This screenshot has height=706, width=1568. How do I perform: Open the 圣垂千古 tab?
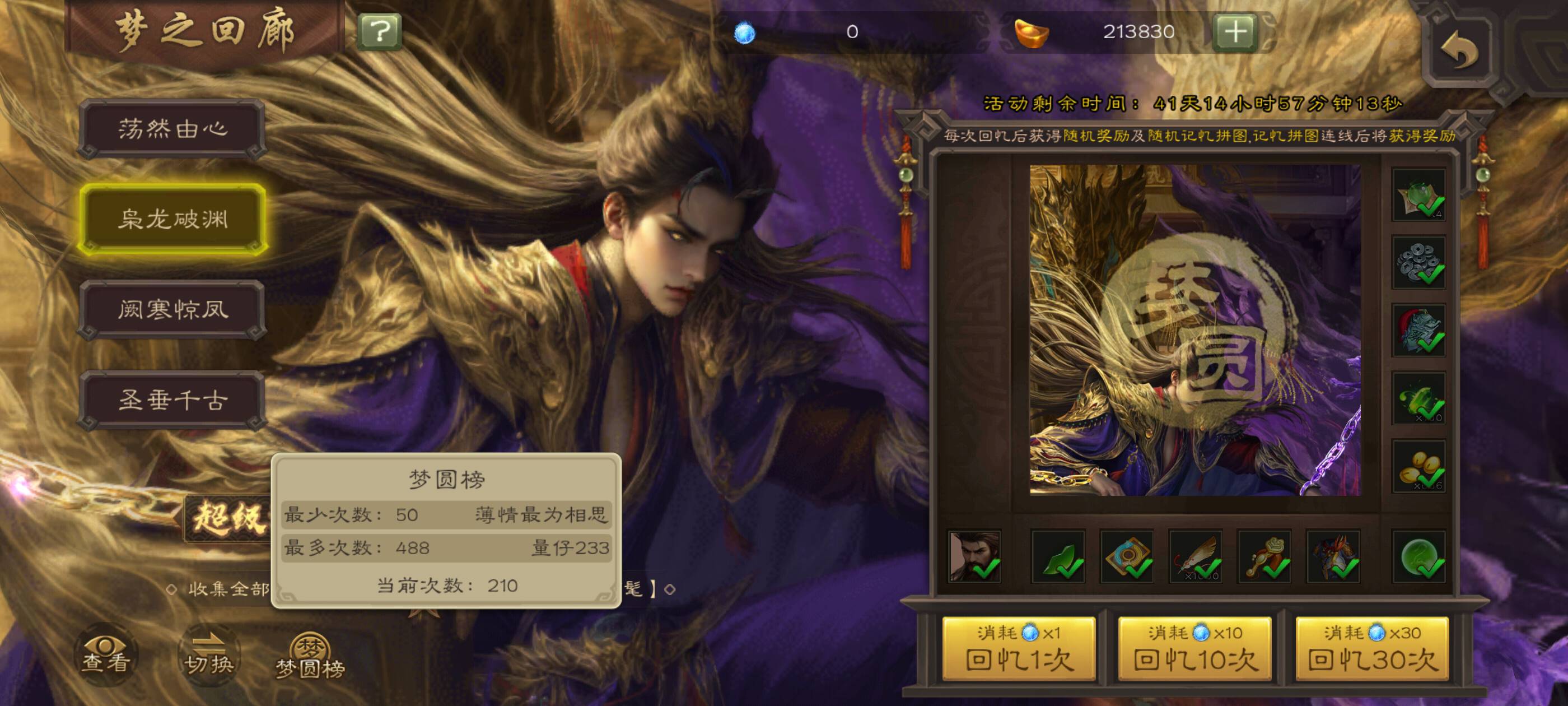173,400
